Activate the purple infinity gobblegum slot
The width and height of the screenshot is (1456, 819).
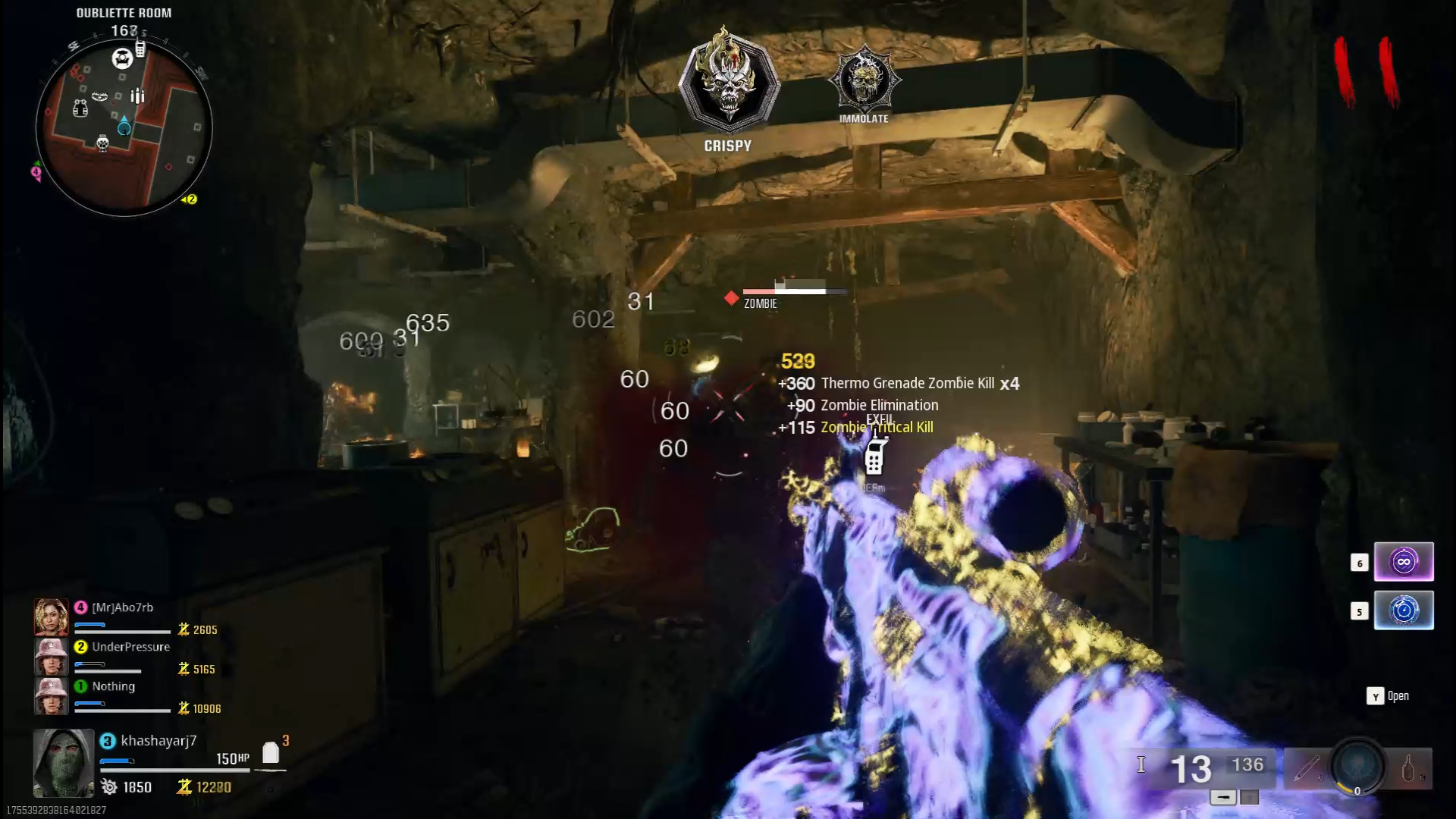pyautogui.click(x=1403, y=562)
